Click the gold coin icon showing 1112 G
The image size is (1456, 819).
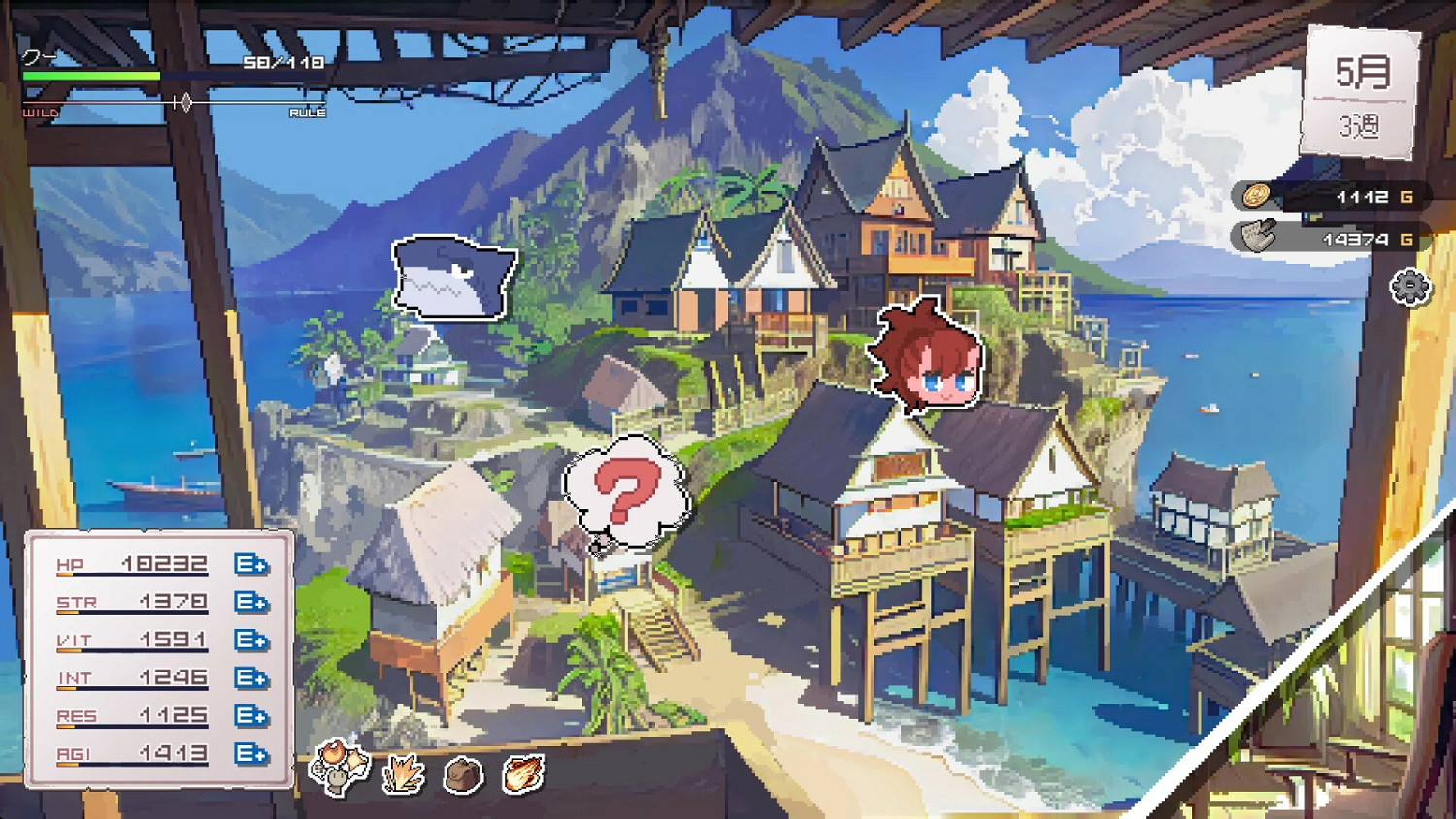click(1257, 197)
